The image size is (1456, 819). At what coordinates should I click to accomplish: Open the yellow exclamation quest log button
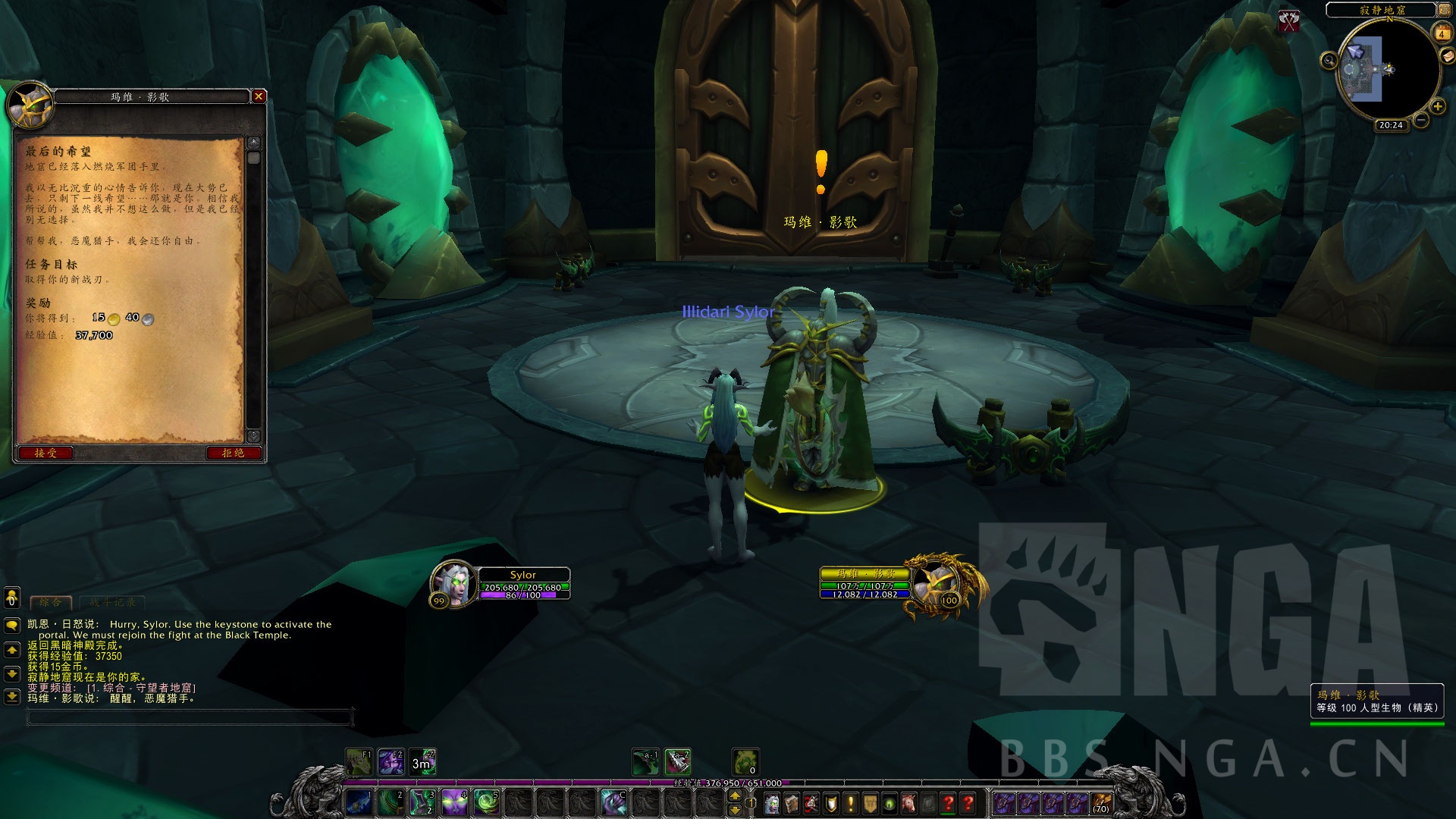851,803
